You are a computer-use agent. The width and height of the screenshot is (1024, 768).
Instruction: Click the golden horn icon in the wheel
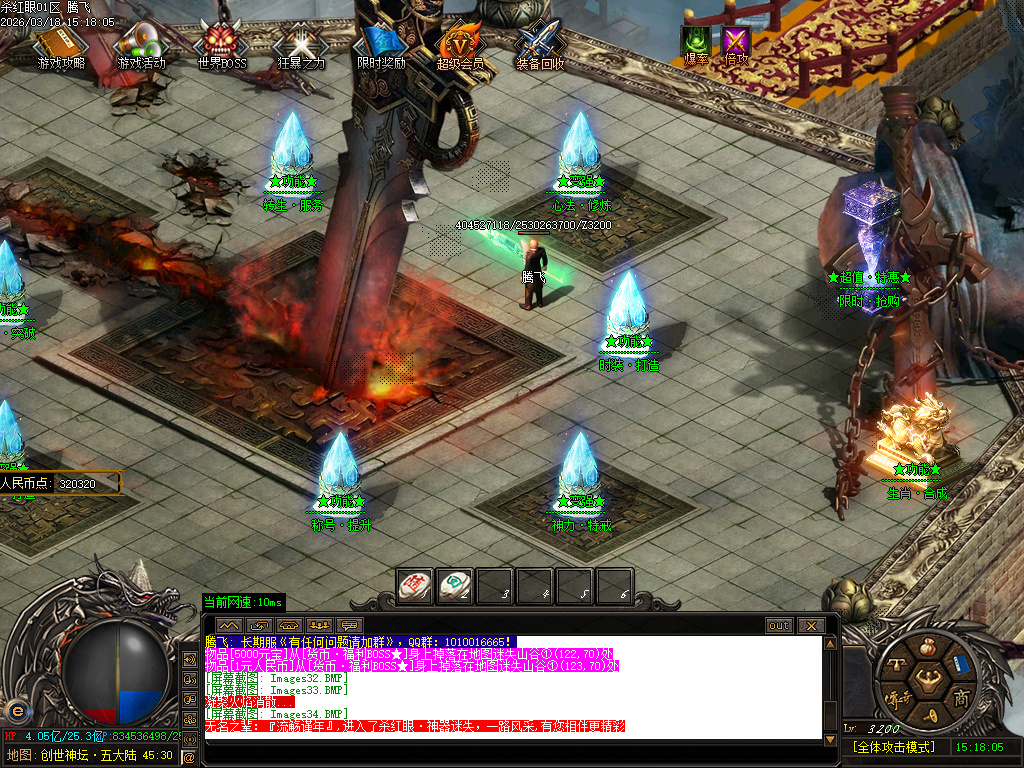(931, 714)
